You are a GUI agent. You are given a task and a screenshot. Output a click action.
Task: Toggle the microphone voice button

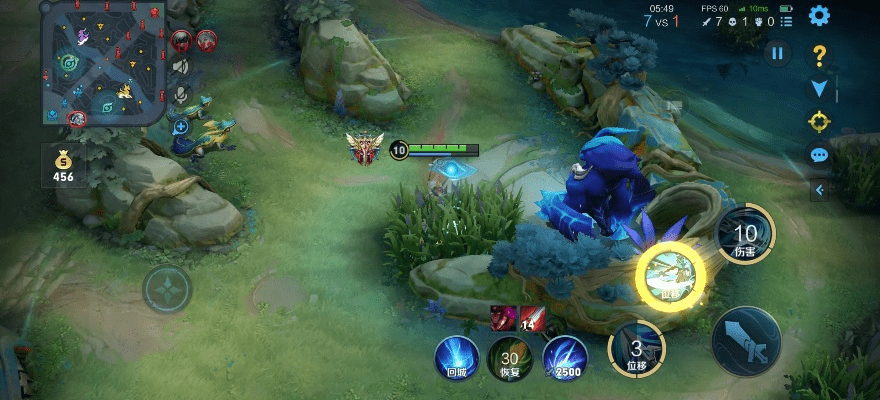click(x=181, y=94)
